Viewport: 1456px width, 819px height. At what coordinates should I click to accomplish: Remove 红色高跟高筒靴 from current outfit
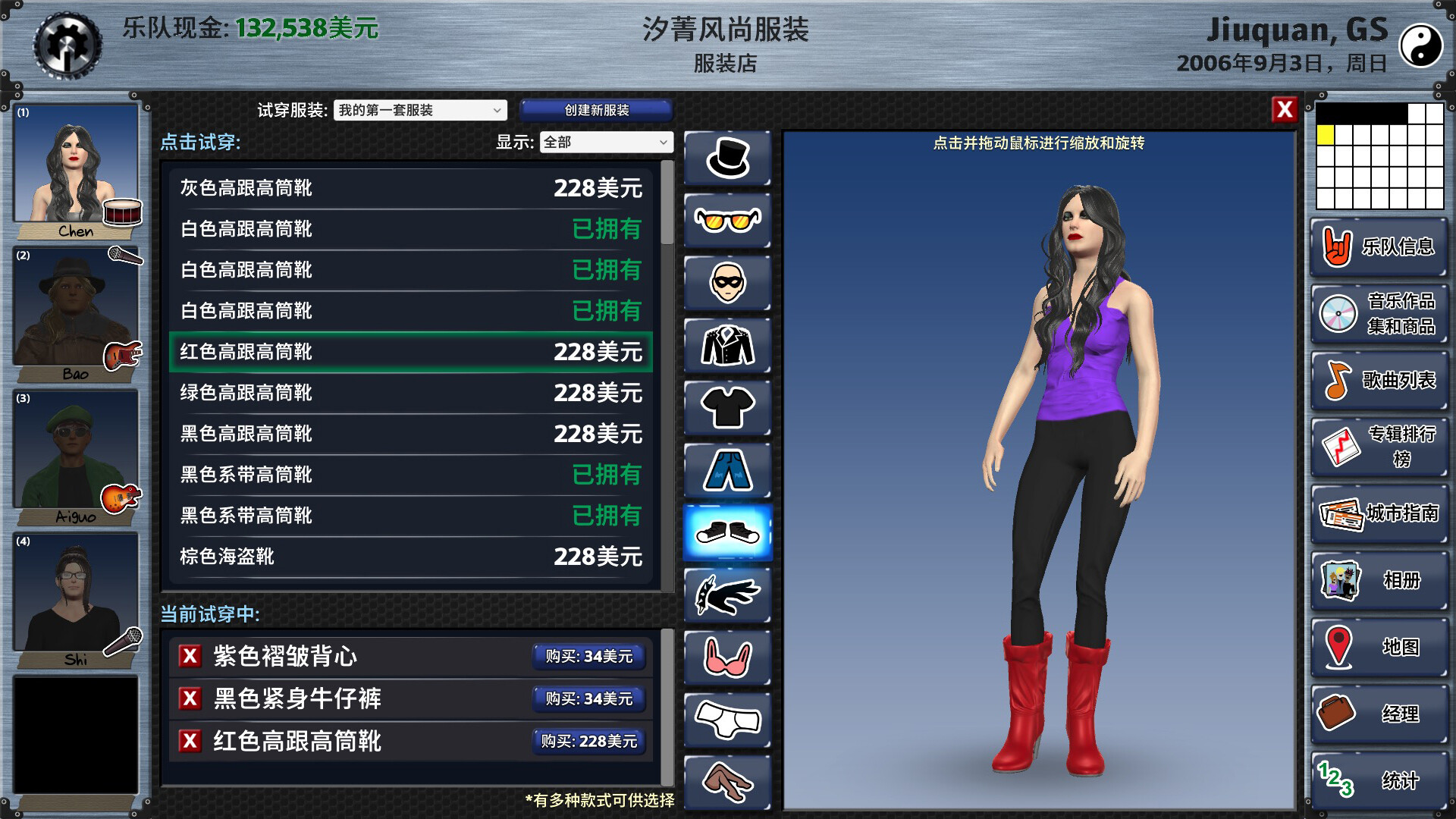pyautogui.click(x=191, y=741)
